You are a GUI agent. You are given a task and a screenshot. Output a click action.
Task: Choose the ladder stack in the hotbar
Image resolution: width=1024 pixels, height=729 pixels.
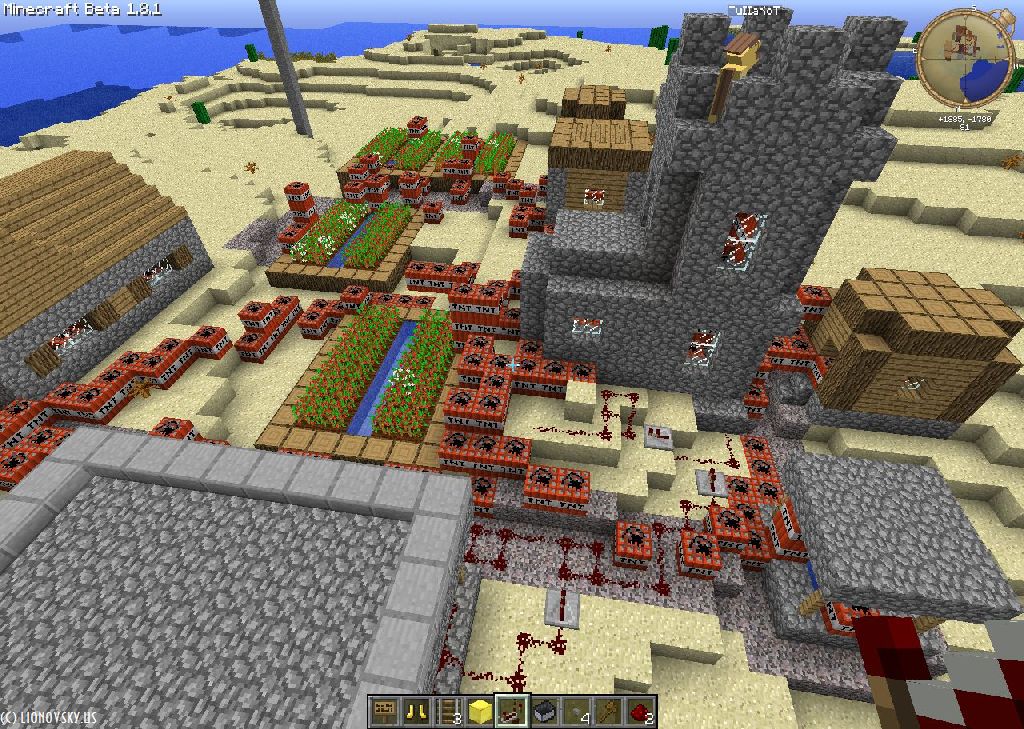point(447,712)
